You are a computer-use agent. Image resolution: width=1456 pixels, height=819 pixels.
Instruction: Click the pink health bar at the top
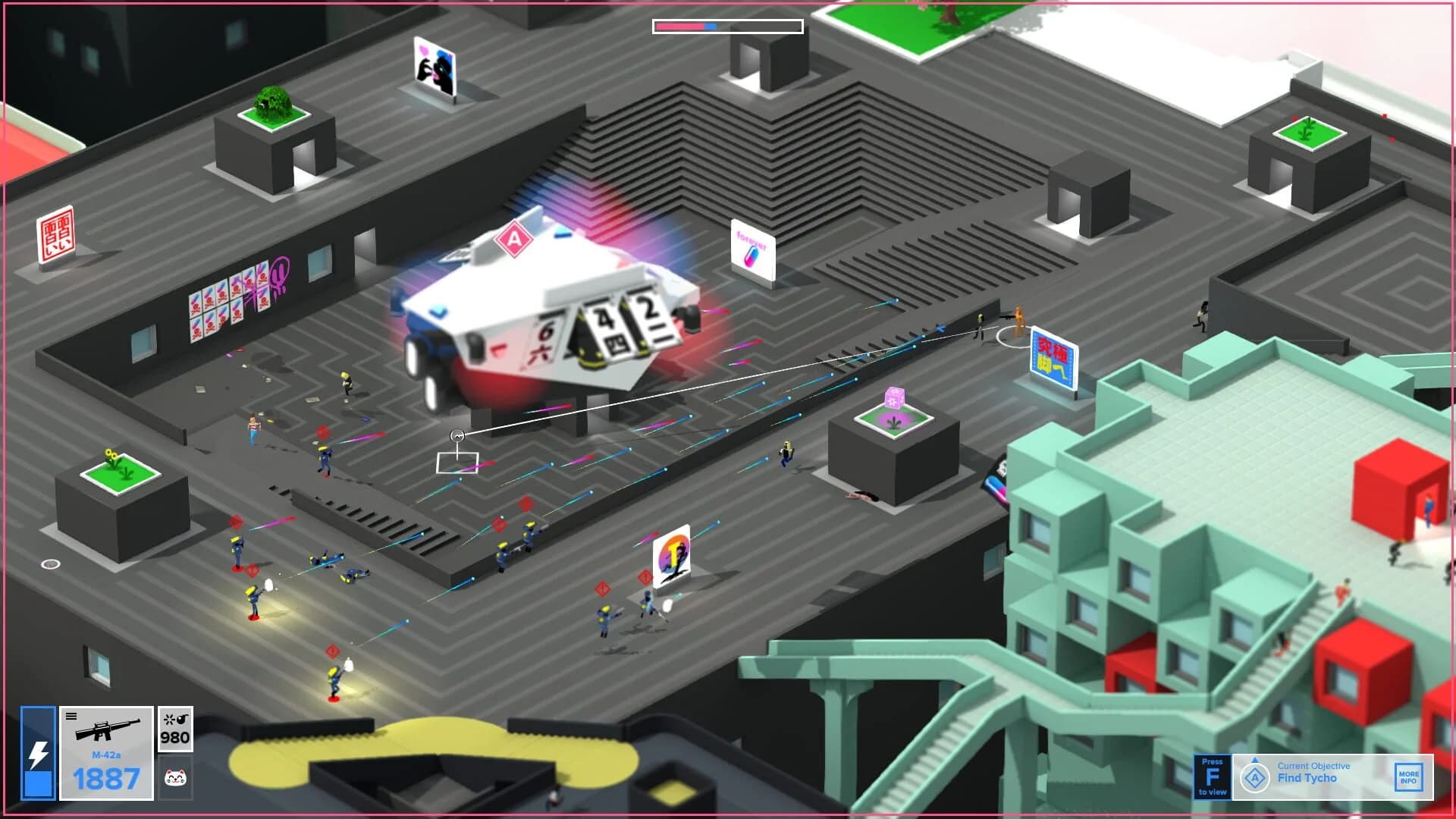pyautogui.click(x=679, y=26)
